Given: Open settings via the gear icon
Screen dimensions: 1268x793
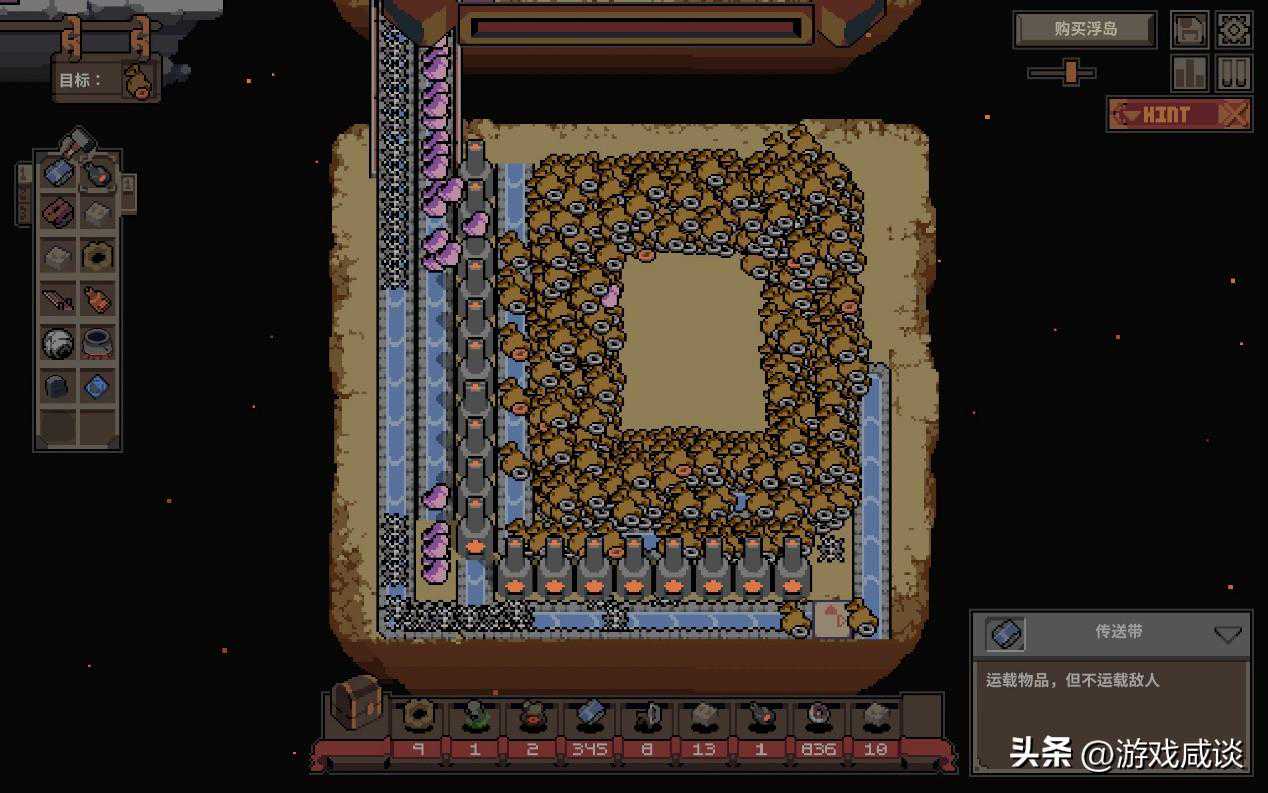Looking at the screenshot, I should pyautogui.click(x=1234, y=30).
